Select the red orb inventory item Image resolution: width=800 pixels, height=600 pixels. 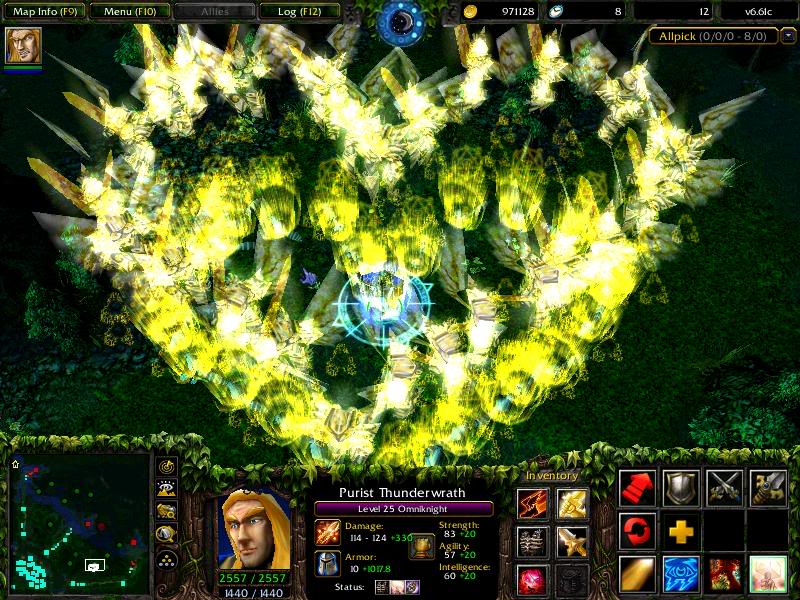pos(532,578)
